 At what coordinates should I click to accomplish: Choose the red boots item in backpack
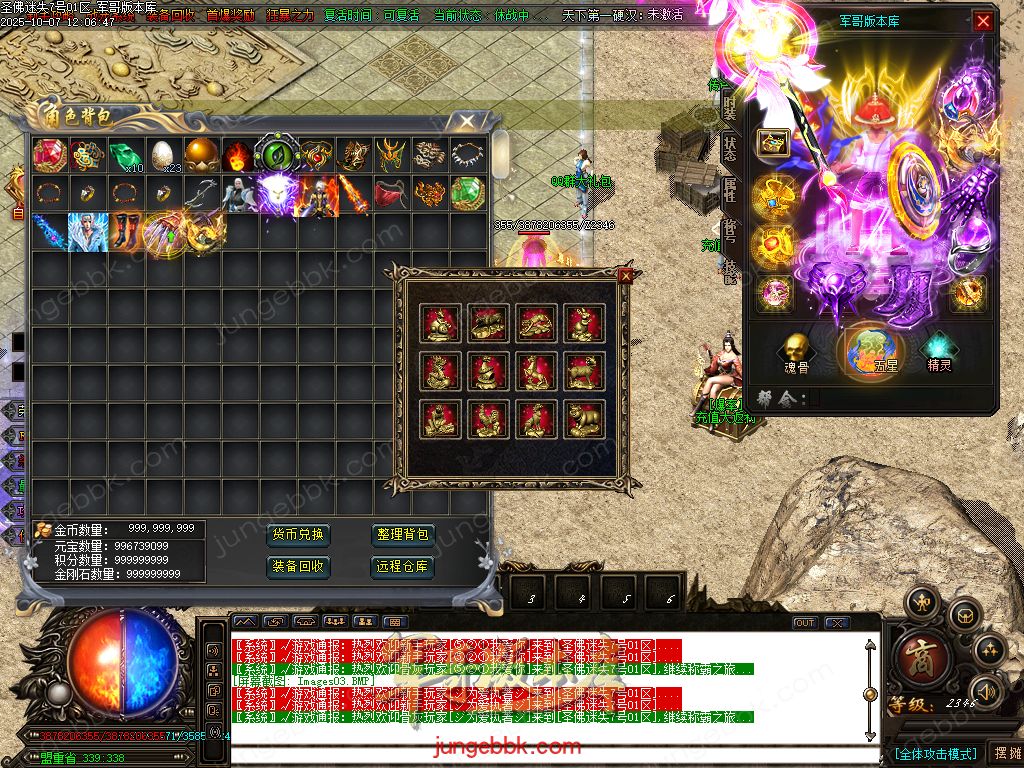coord(124,230)
